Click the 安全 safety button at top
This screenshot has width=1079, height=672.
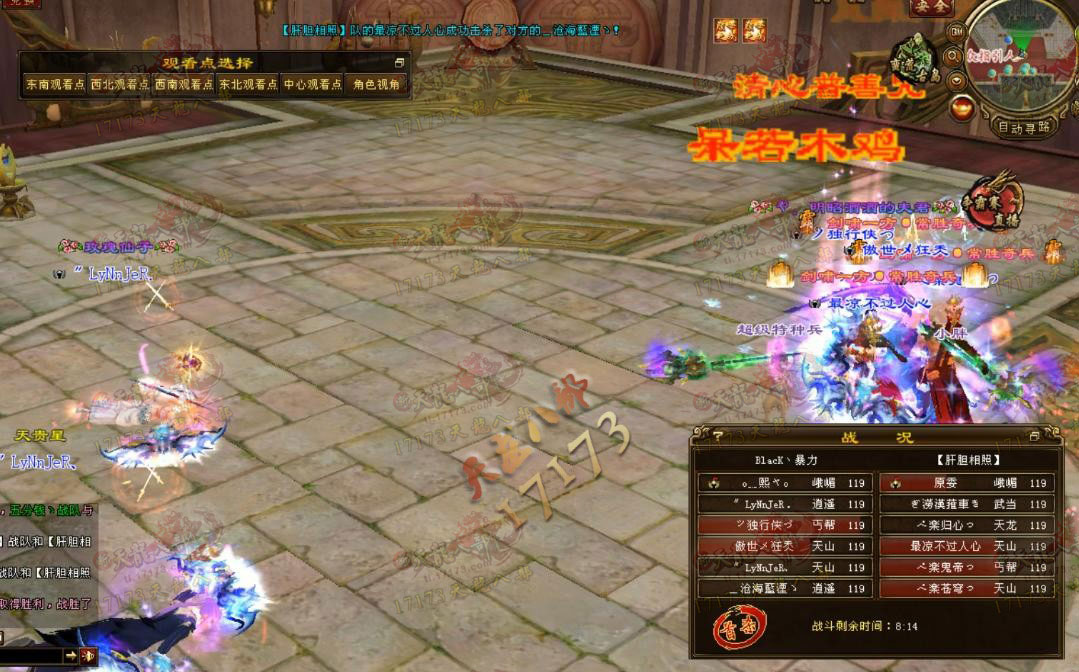point(932,8)
